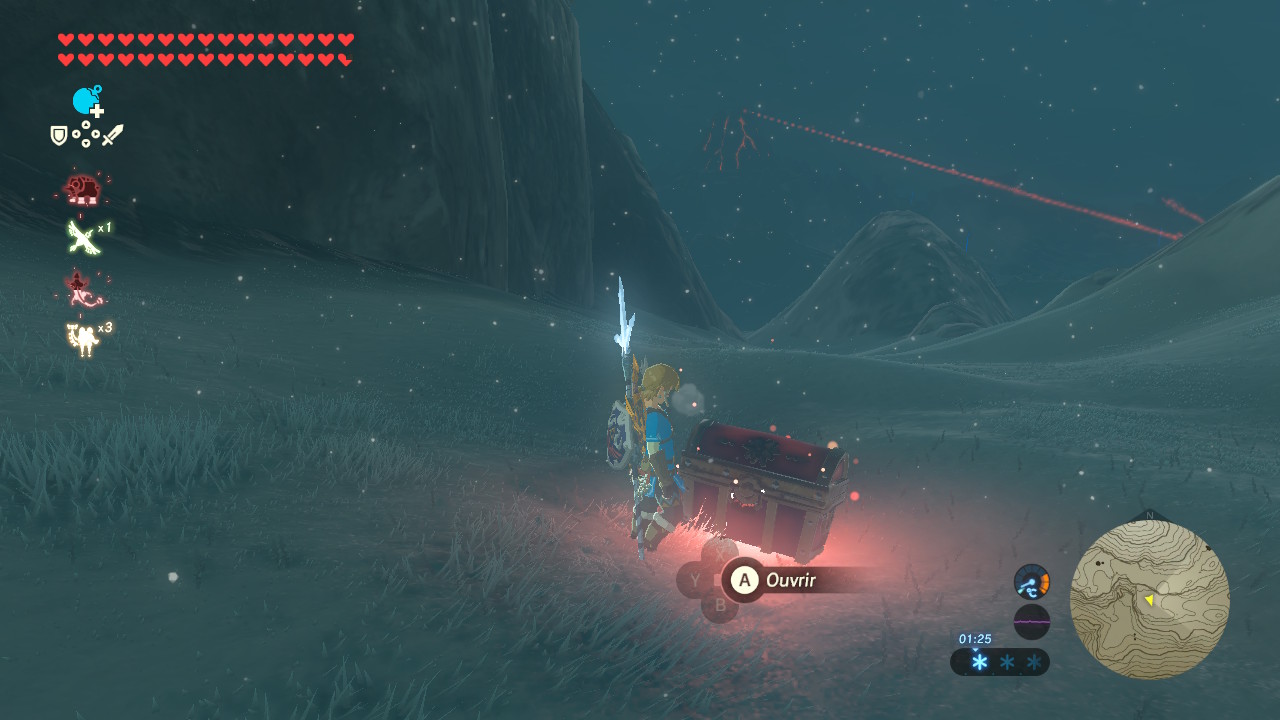The height and width of the screenshot is (720, 1280).
Task: Open the shield quick-select icon
Action: 60,135
